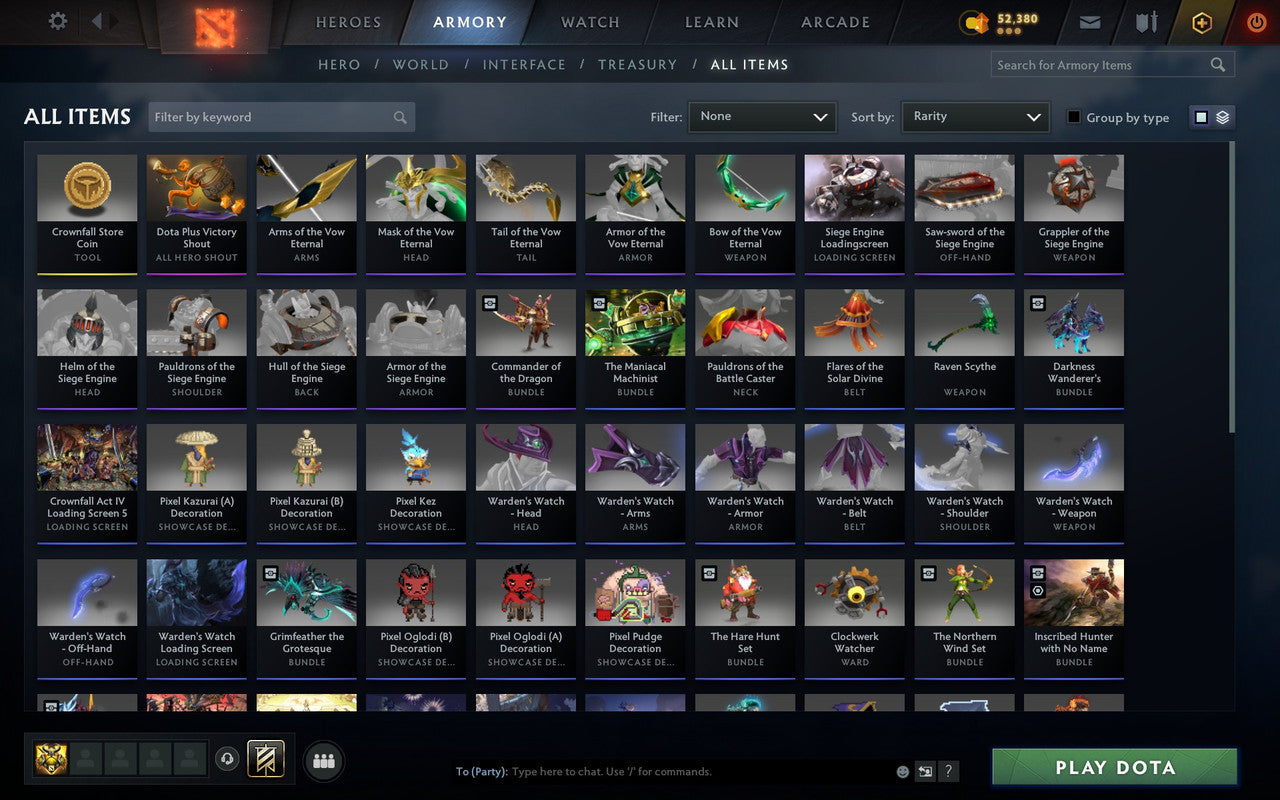Select the Crownfall Store Coin thumbnail
The height and width of the screenshot is (800, 1280).
tap(87, 188)
